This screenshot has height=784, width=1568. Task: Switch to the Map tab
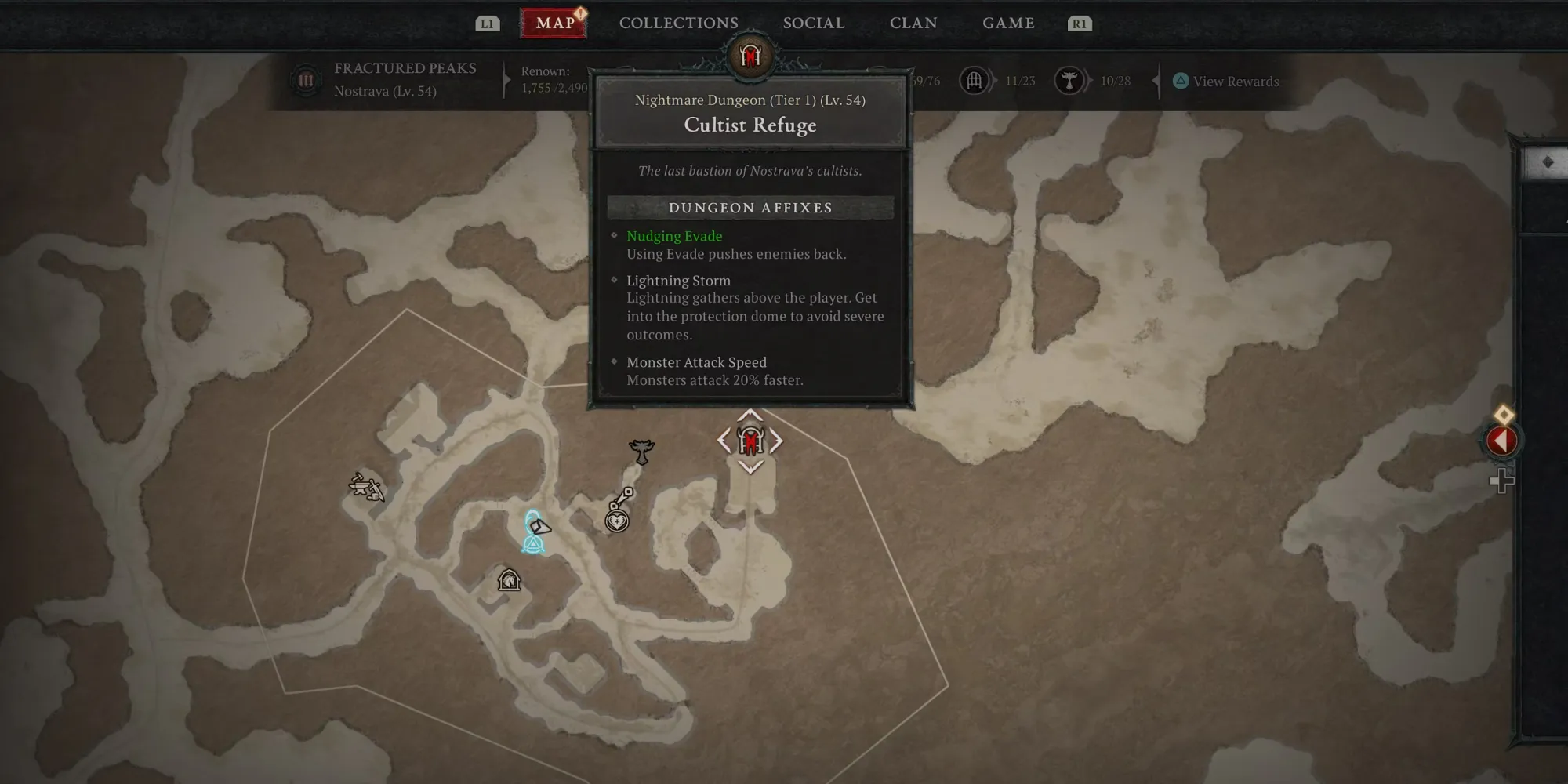[x=554, y=24]
